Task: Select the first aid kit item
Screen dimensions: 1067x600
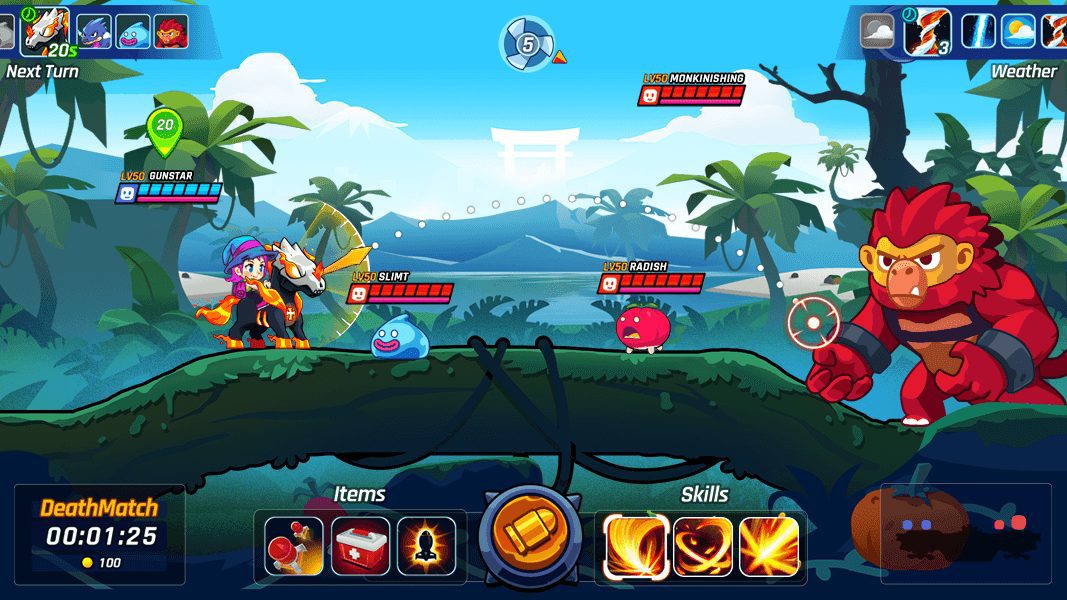Action: pyautogui.click(x=361, y=546)
